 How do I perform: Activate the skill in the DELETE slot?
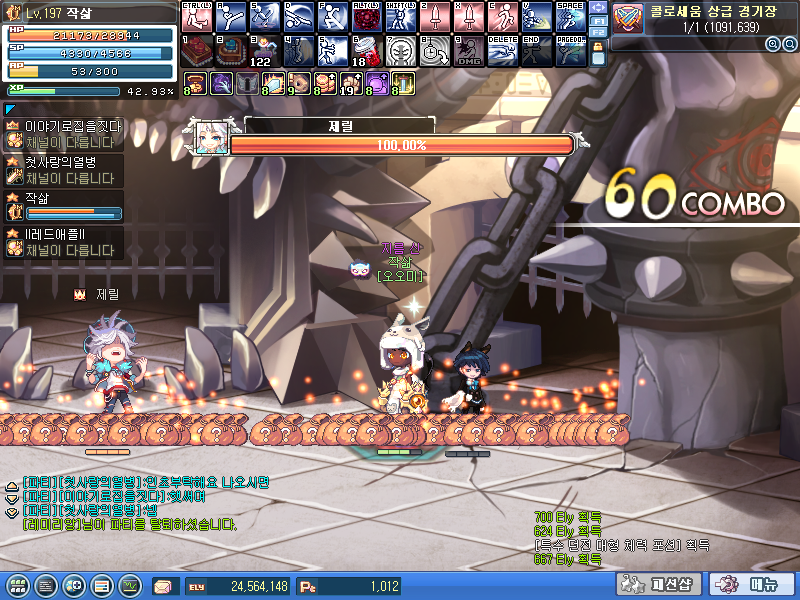tap(501, 50)
